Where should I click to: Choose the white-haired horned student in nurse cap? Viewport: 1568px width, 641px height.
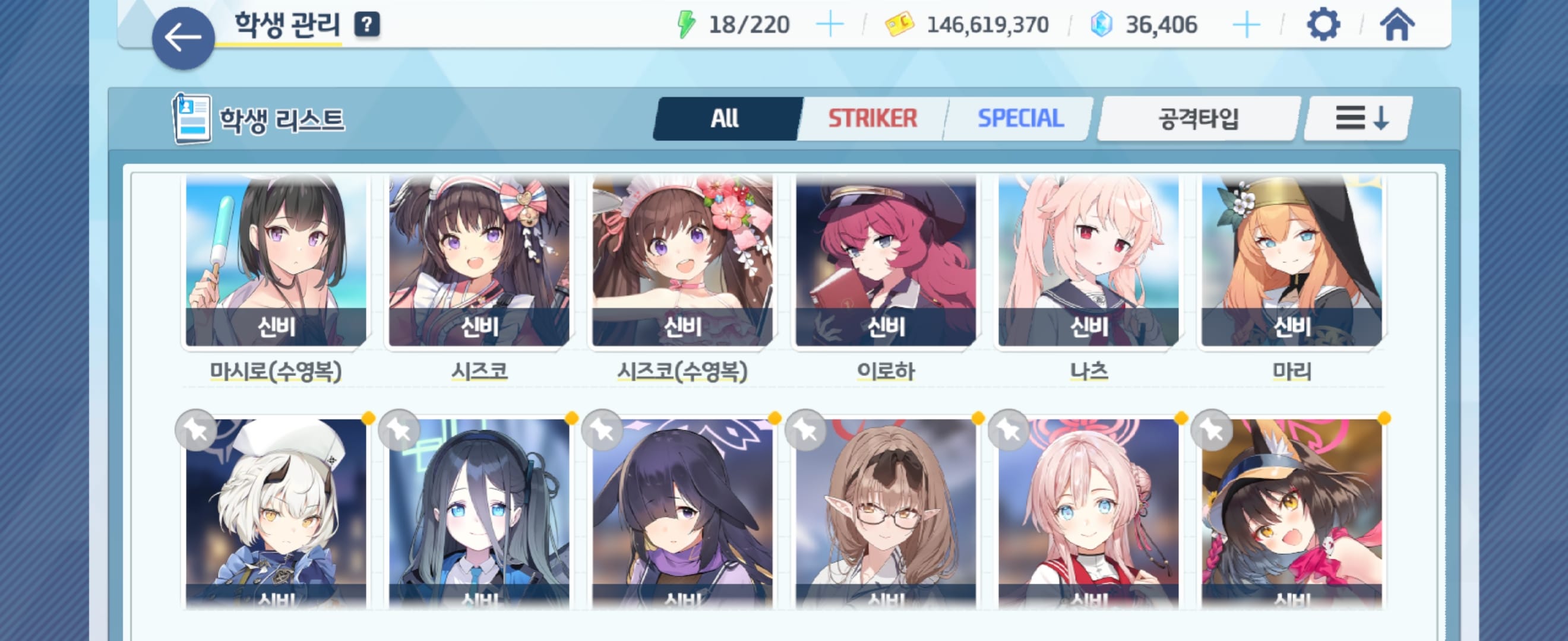[x=276, y=514]
